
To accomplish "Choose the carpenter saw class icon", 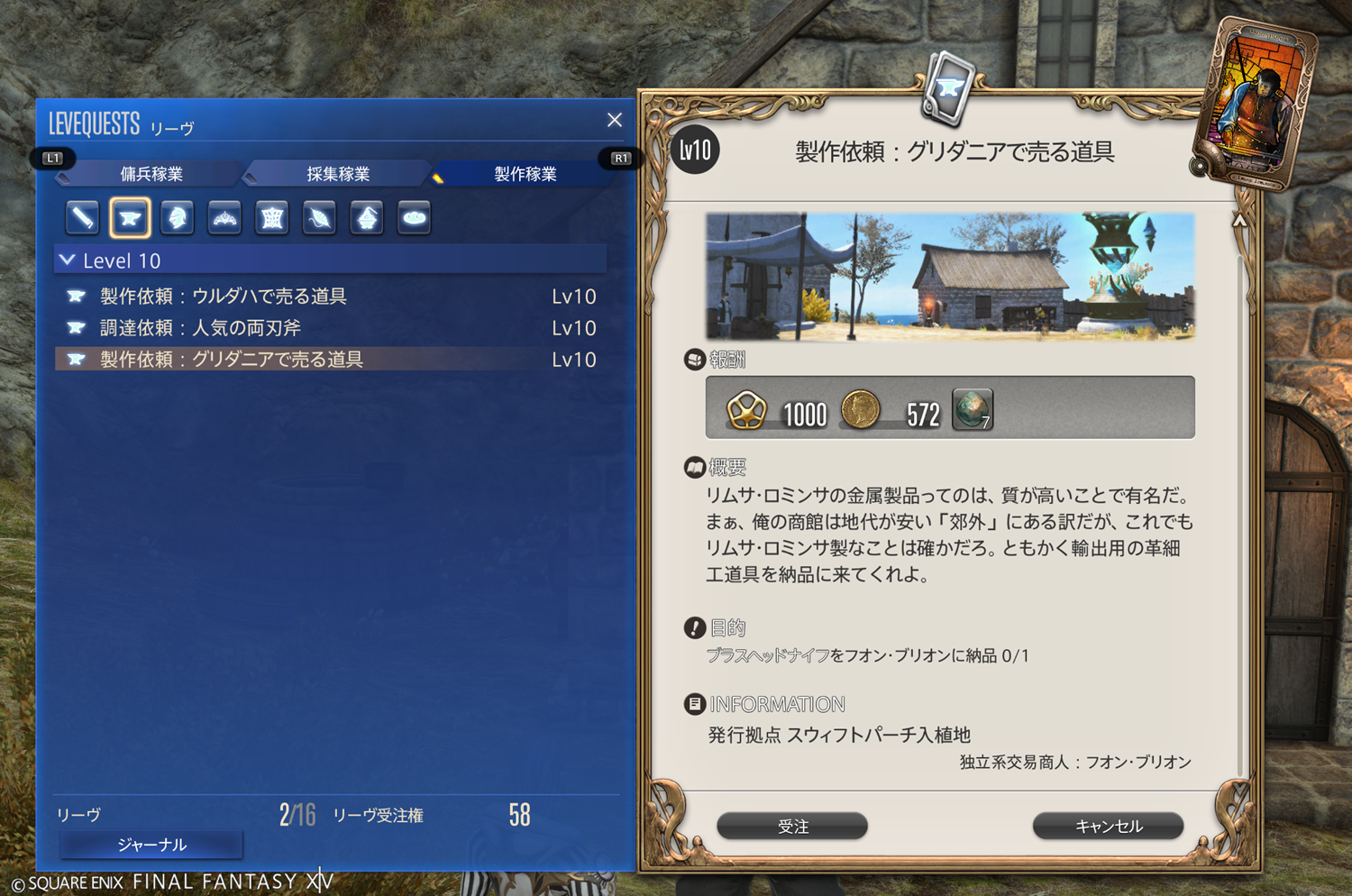I will click(83, 217).
